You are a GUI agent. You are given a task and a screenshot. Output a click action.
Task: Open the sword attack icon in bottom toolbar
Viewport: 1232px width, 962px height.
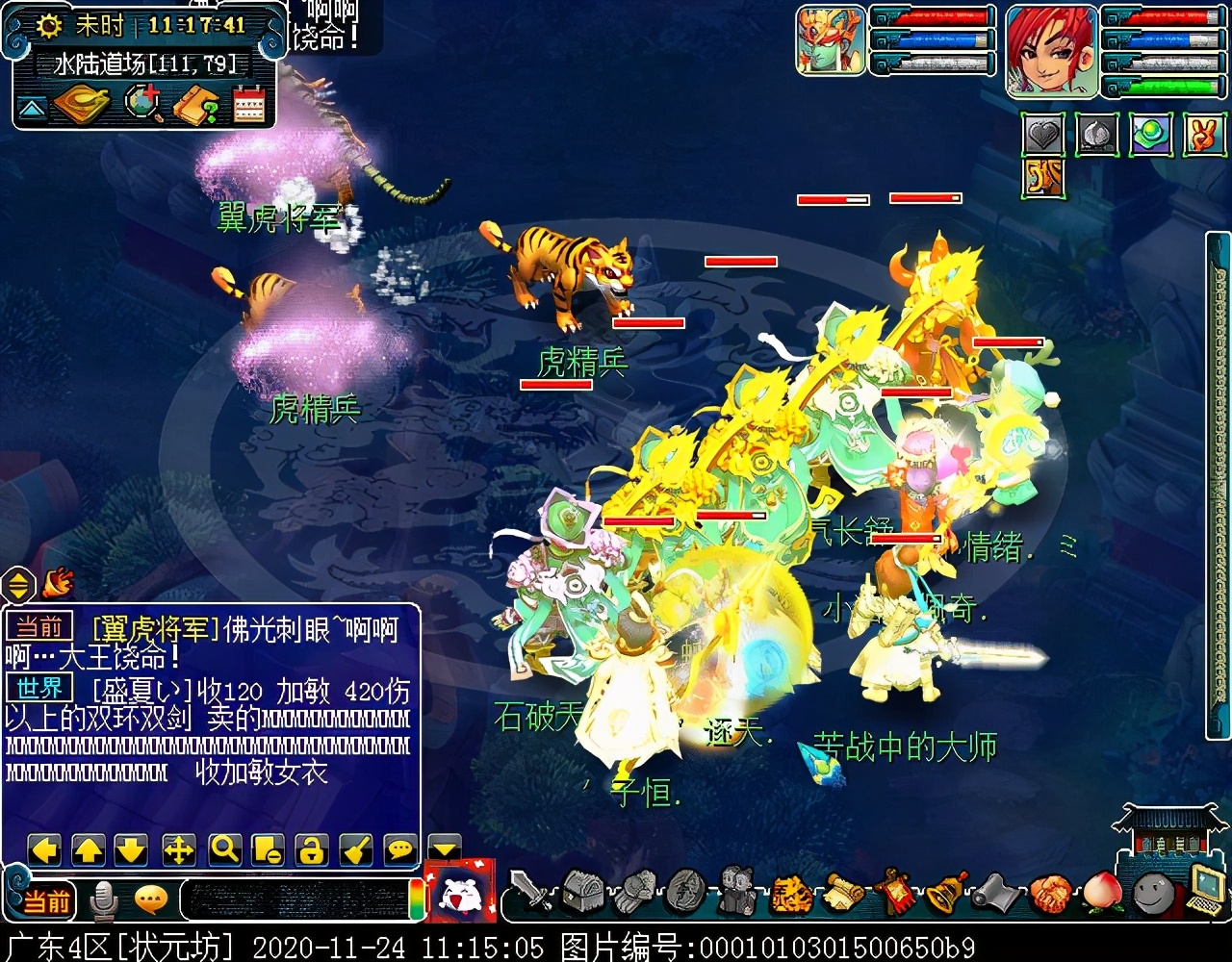coord(530,892)
